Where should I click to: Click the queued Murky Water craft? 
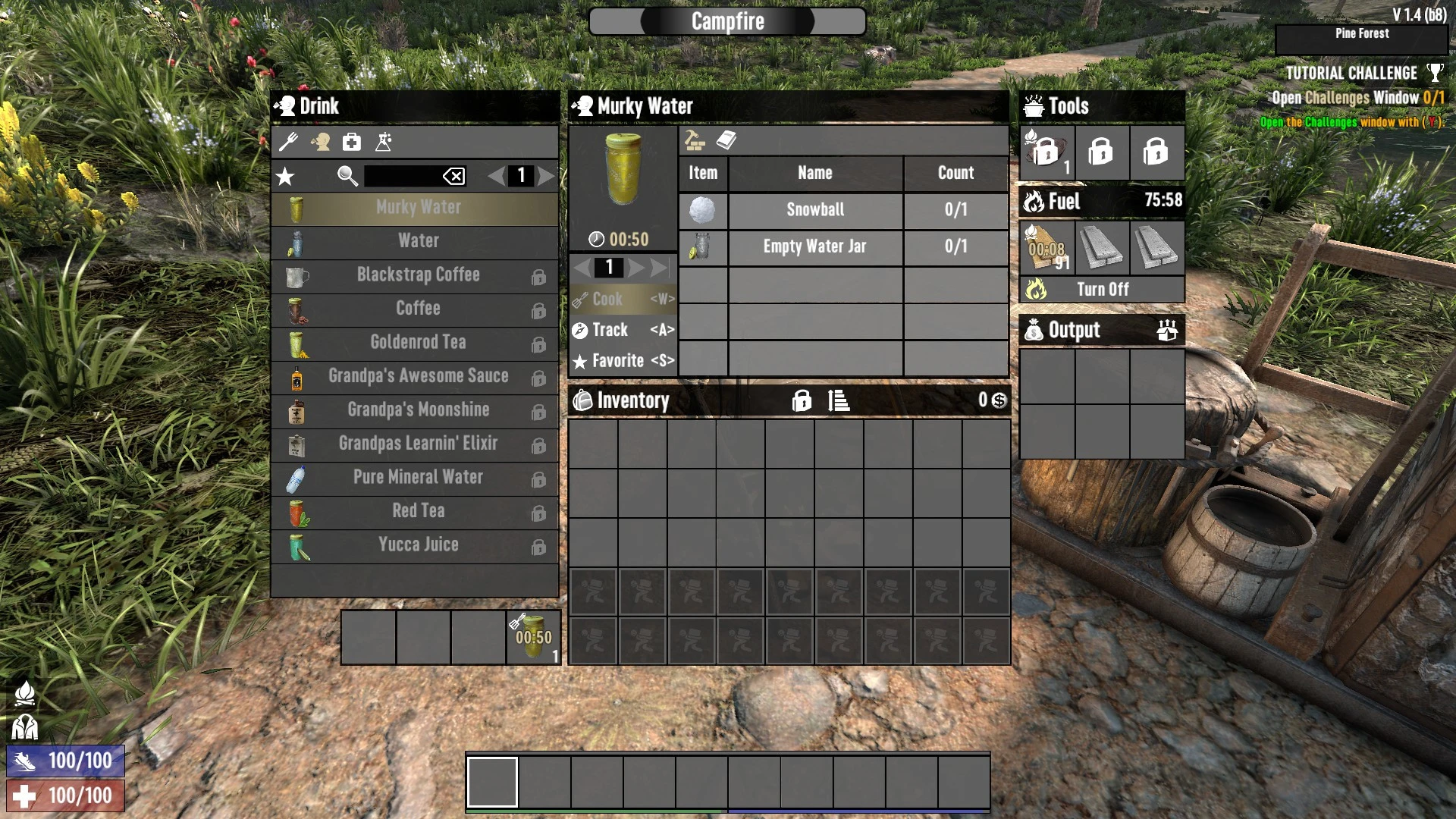(534, 638)
